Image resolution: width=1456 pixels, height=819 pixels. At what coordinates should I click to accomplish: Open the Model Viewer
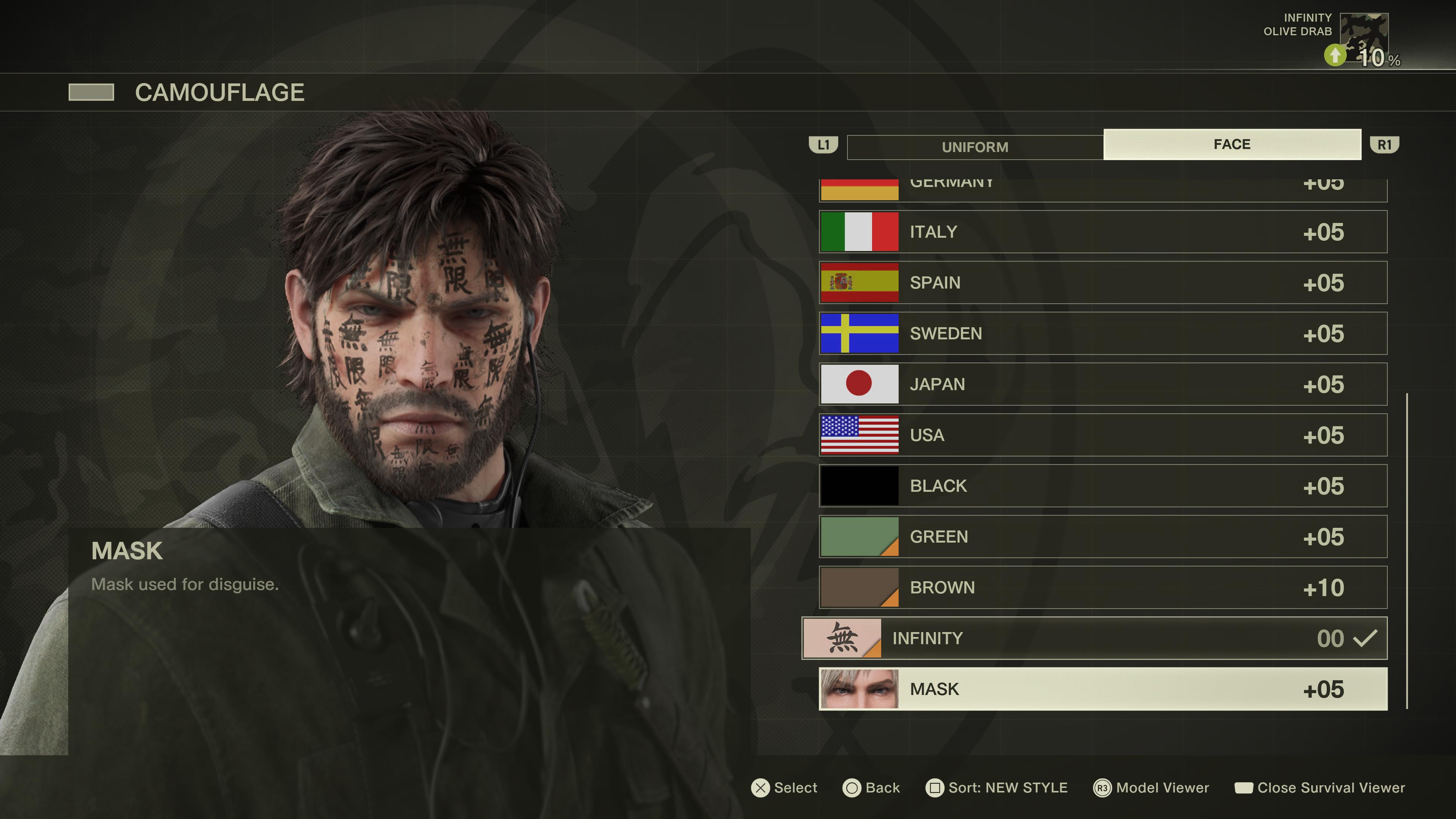[x=1152, y=788]
